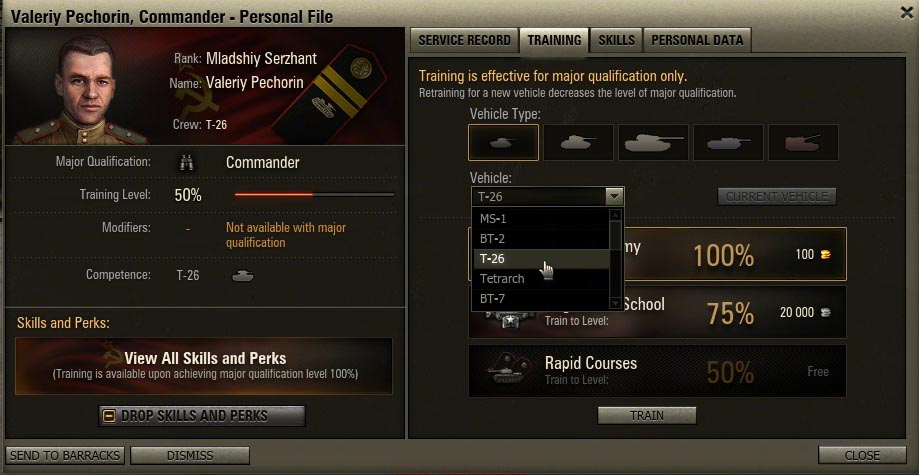Select T-26 in the dropdown list
This screenshot has height=475, width=919.
click(x=540, y=258)
